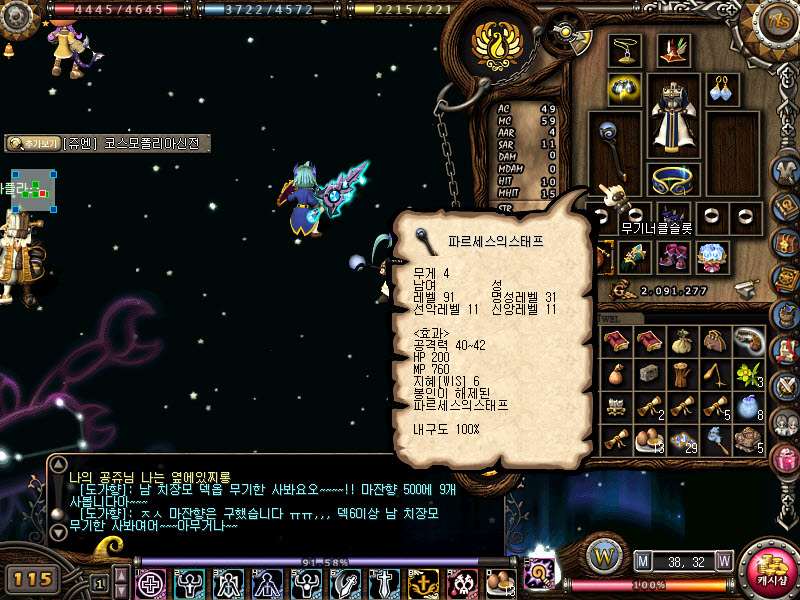Click the equipped necklace slot
800x600 pixels.
(626, 51)
